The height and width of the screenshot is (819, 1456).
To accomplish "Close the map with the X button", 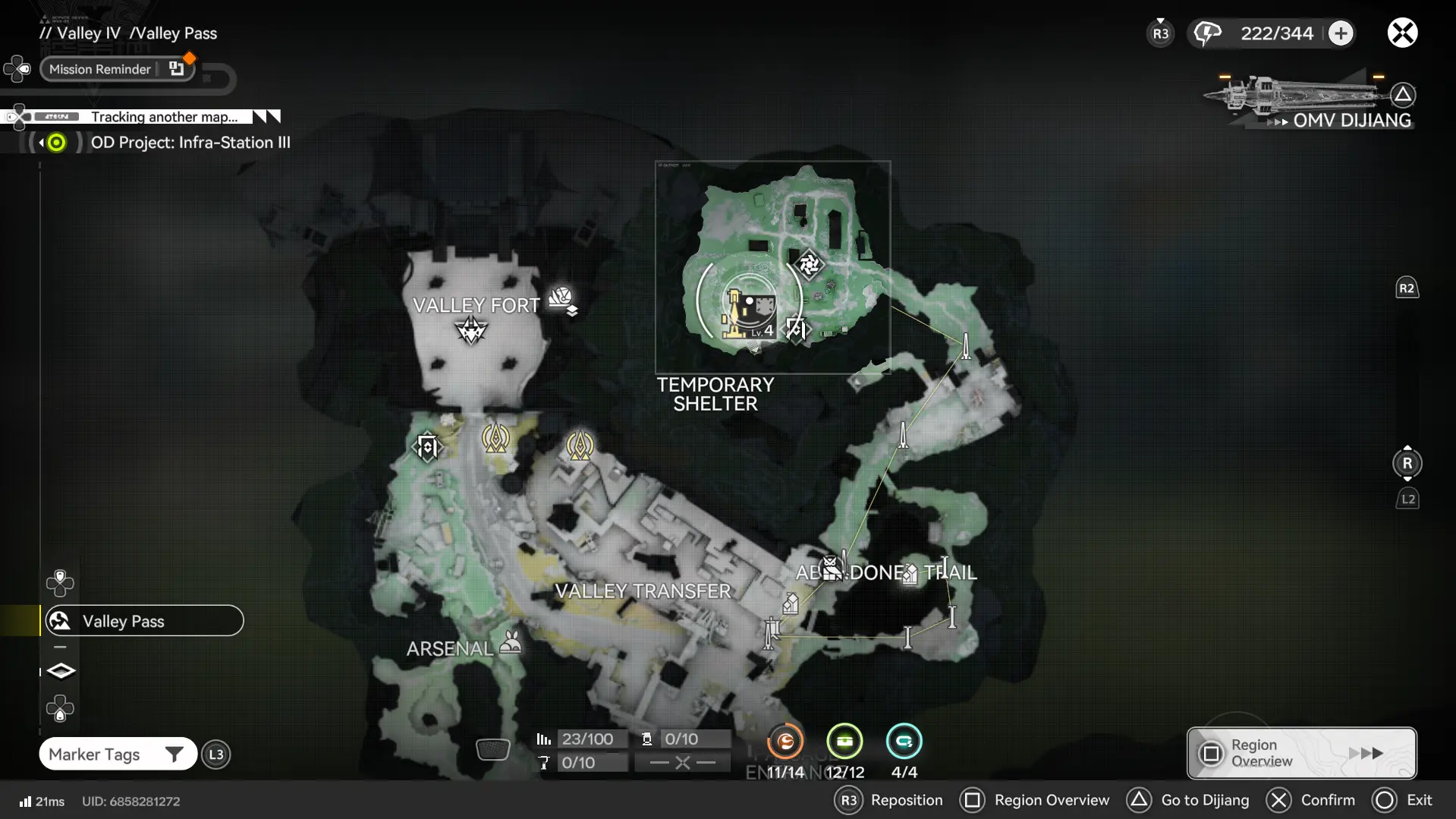I will click(x=1402, y=33).
